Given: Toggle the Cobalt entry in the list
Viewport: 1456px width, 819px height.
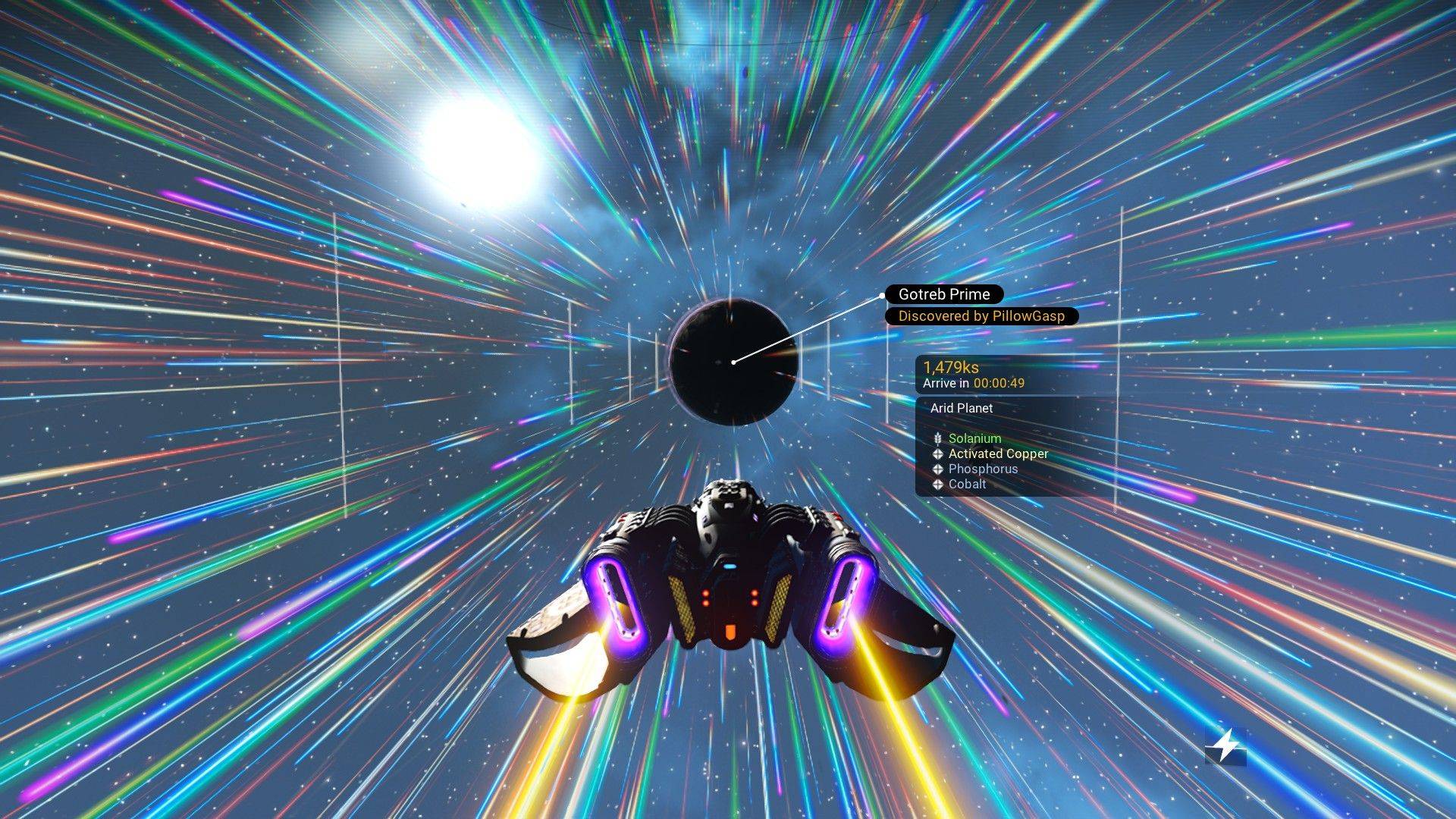Looking at the screenshot, I should 968,484.
